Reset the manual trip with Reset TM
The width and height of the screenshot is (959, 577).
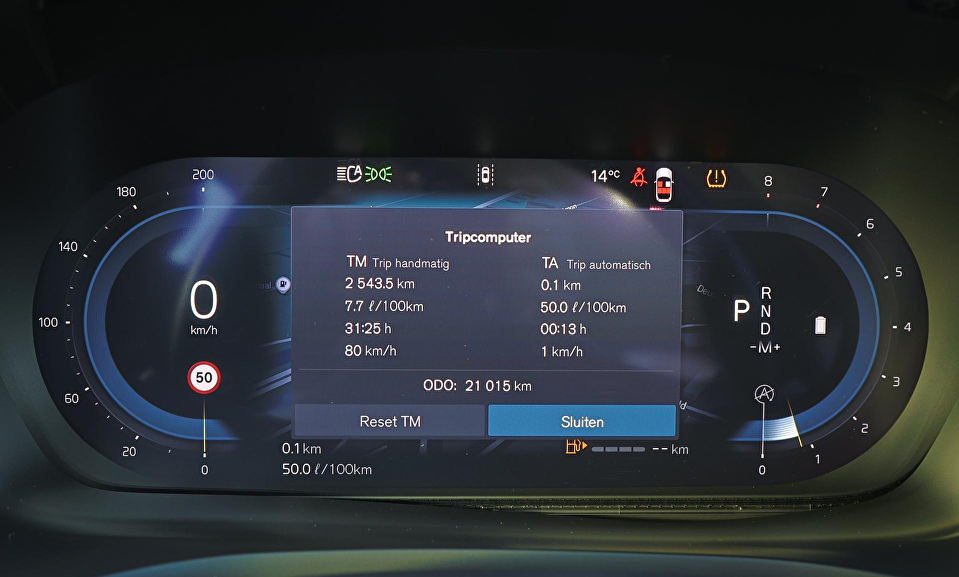[390, 421]
